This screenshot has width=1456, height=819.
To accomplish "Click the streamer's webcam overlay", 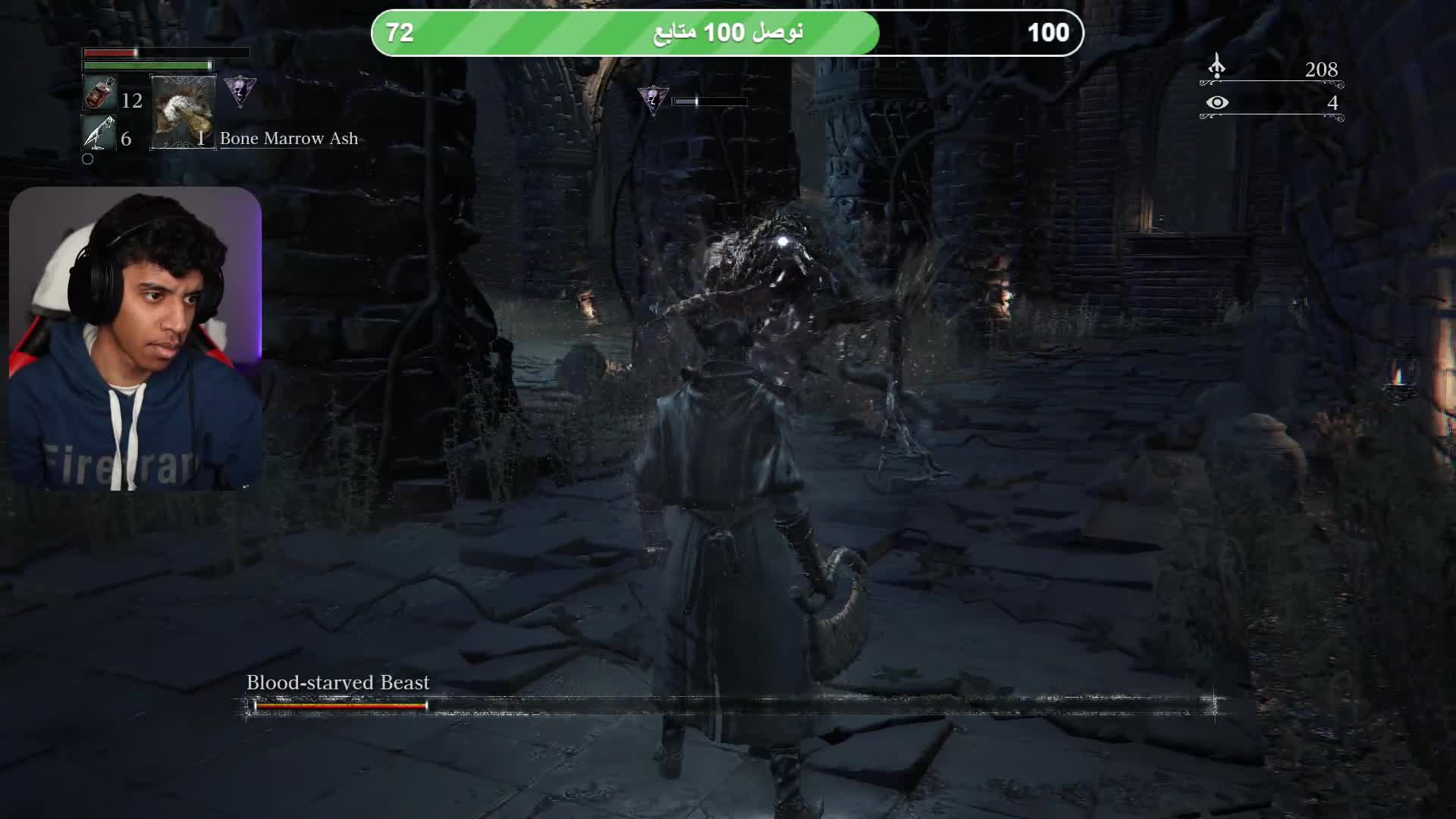I will (x=135, y=338).
